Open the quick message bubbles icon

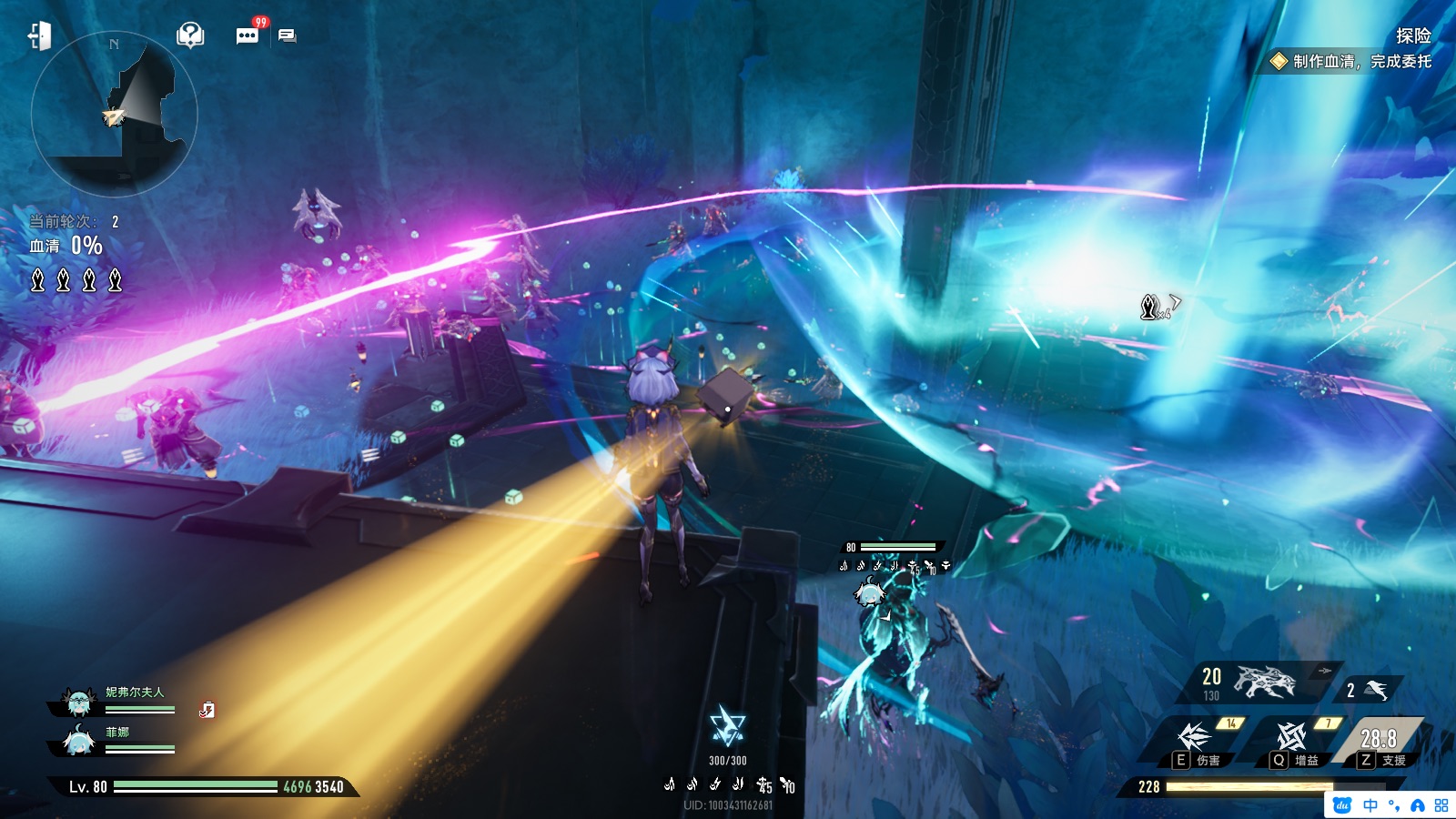click(x=288, y=35)
